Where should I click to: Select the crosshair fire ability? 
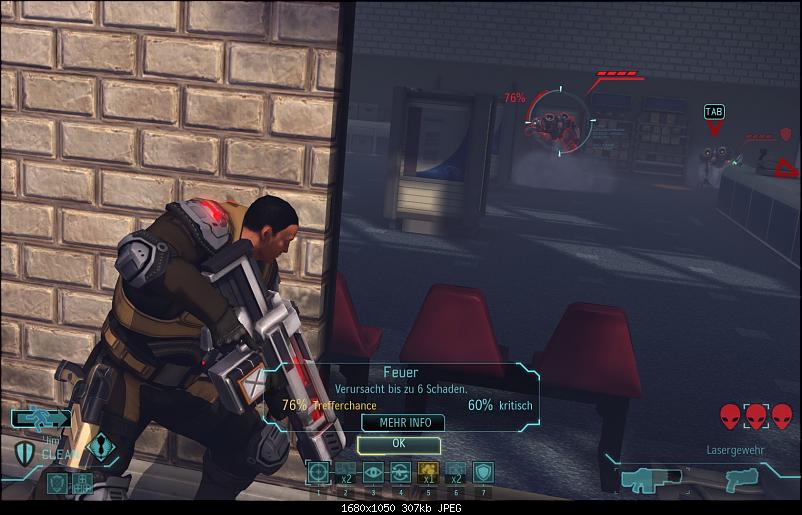(x=318, y=472)
